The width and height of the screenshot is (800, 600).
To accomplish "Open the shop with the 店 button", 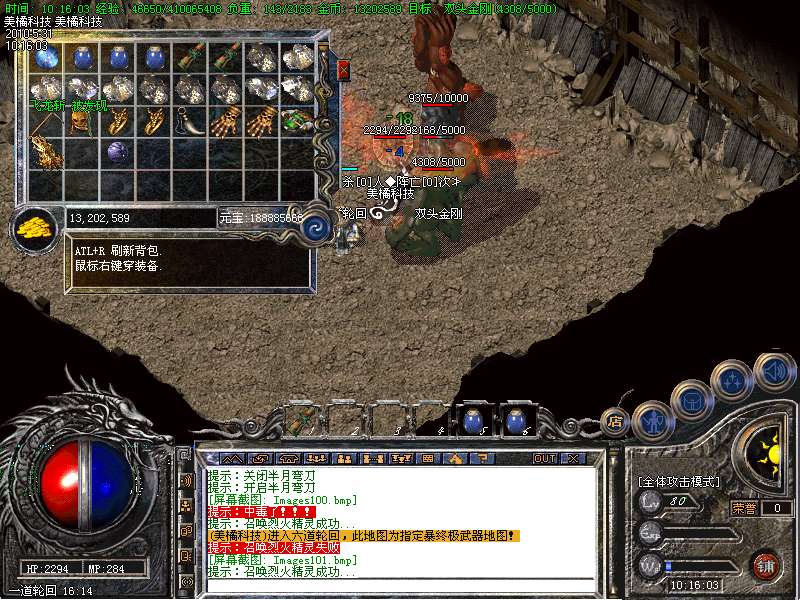I will [617, 422].
